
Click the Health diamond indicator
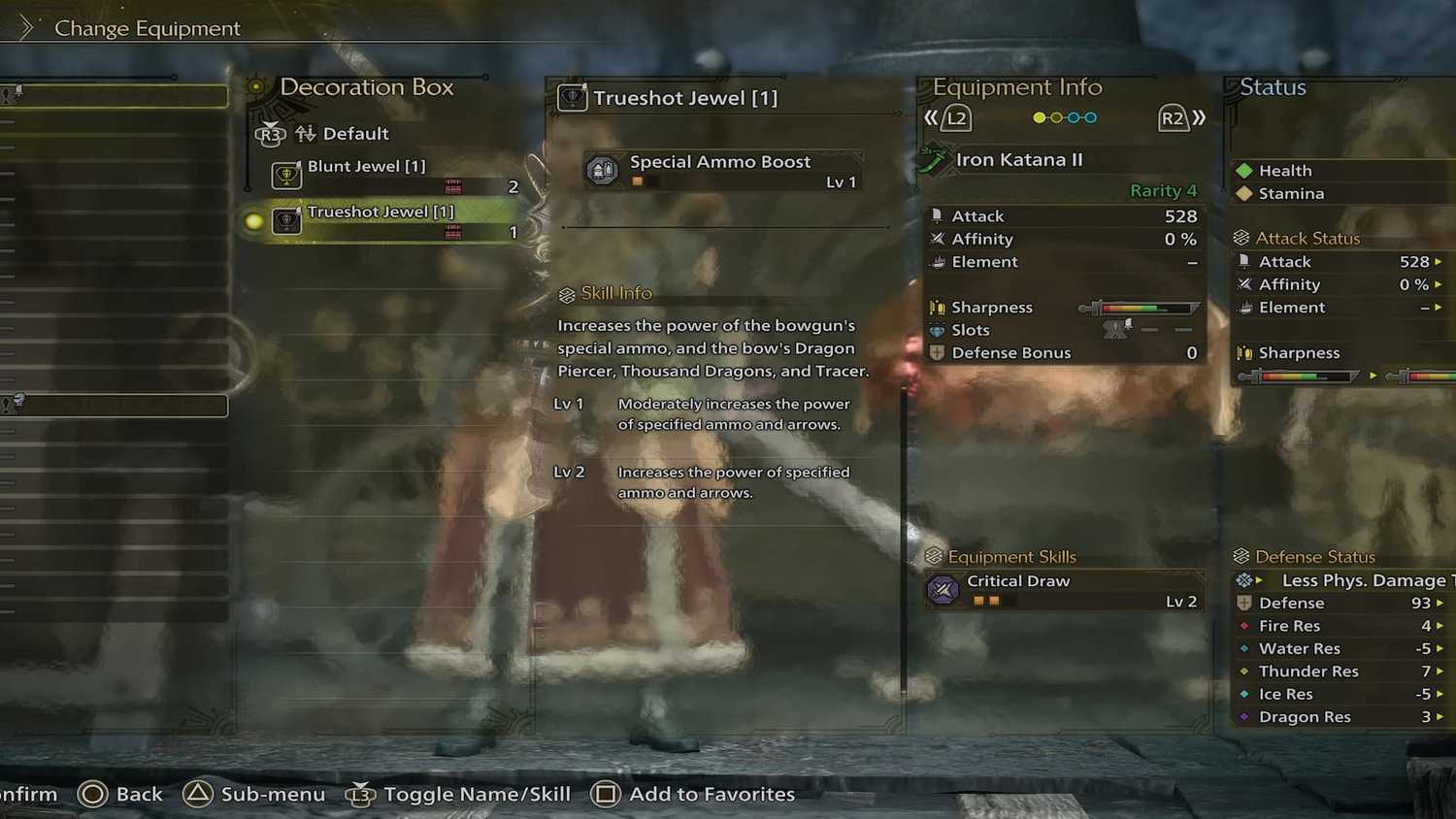point(1246,170)
